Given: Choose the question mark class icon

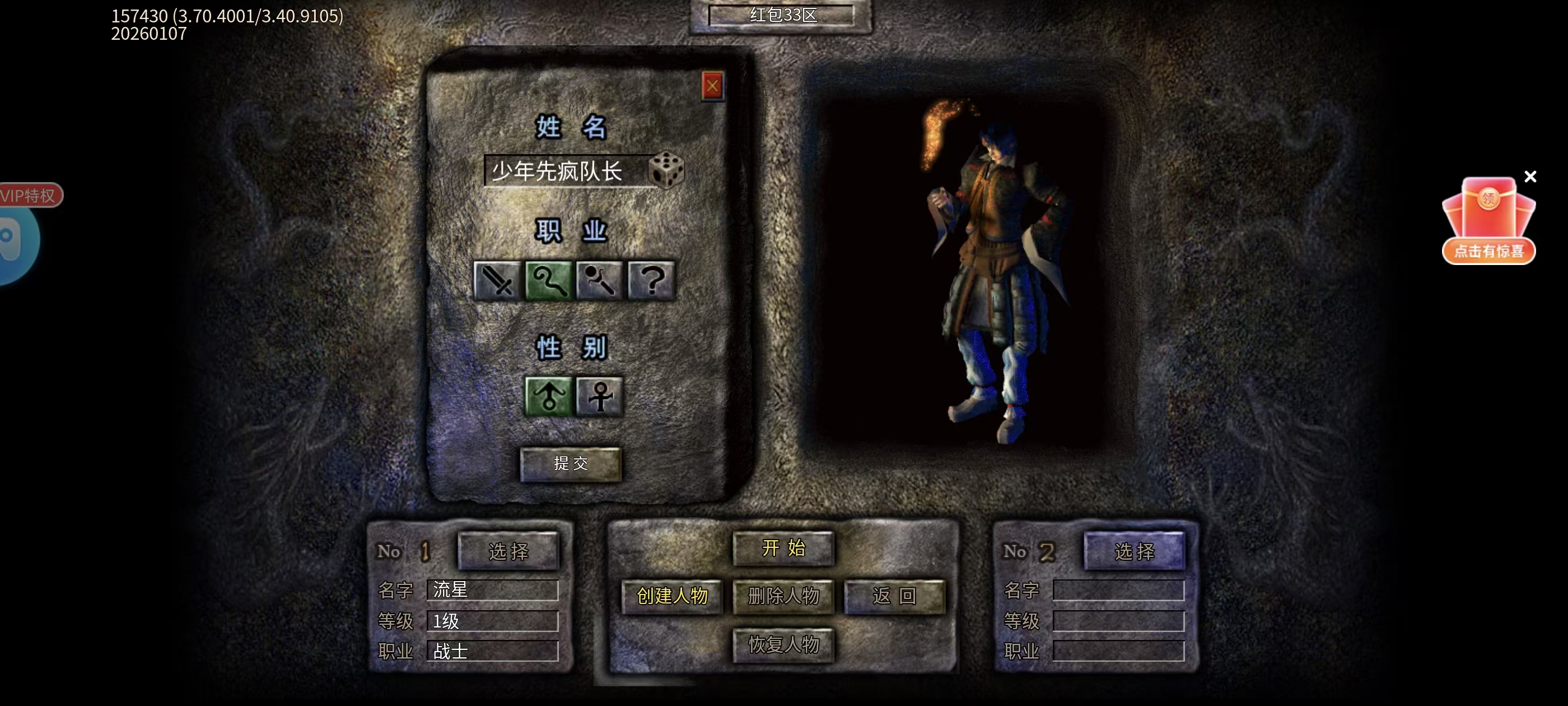Looking at the screenshot, I should click(651, 281).
